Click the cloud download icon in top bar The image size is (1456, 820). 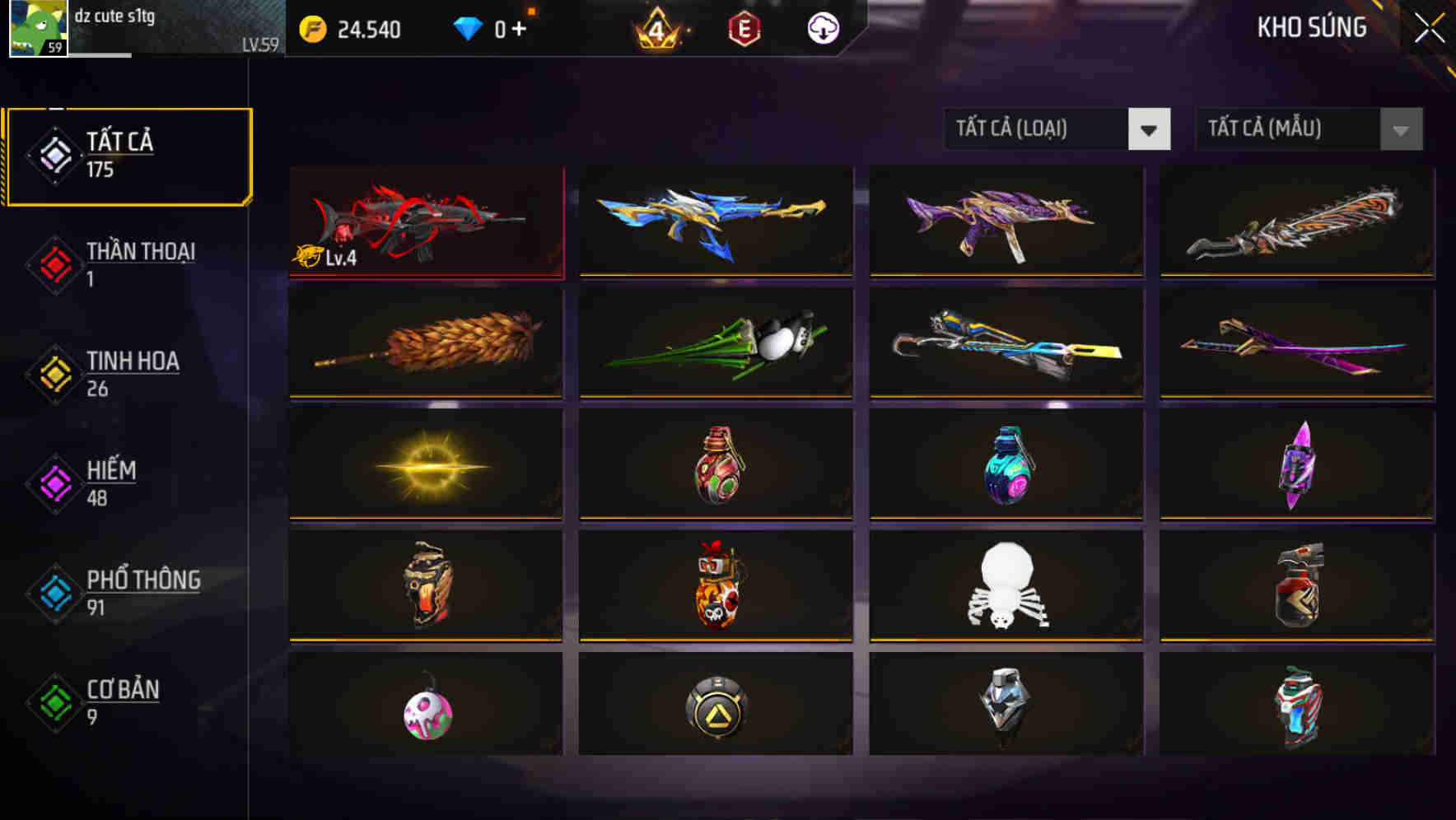(822, 27)
